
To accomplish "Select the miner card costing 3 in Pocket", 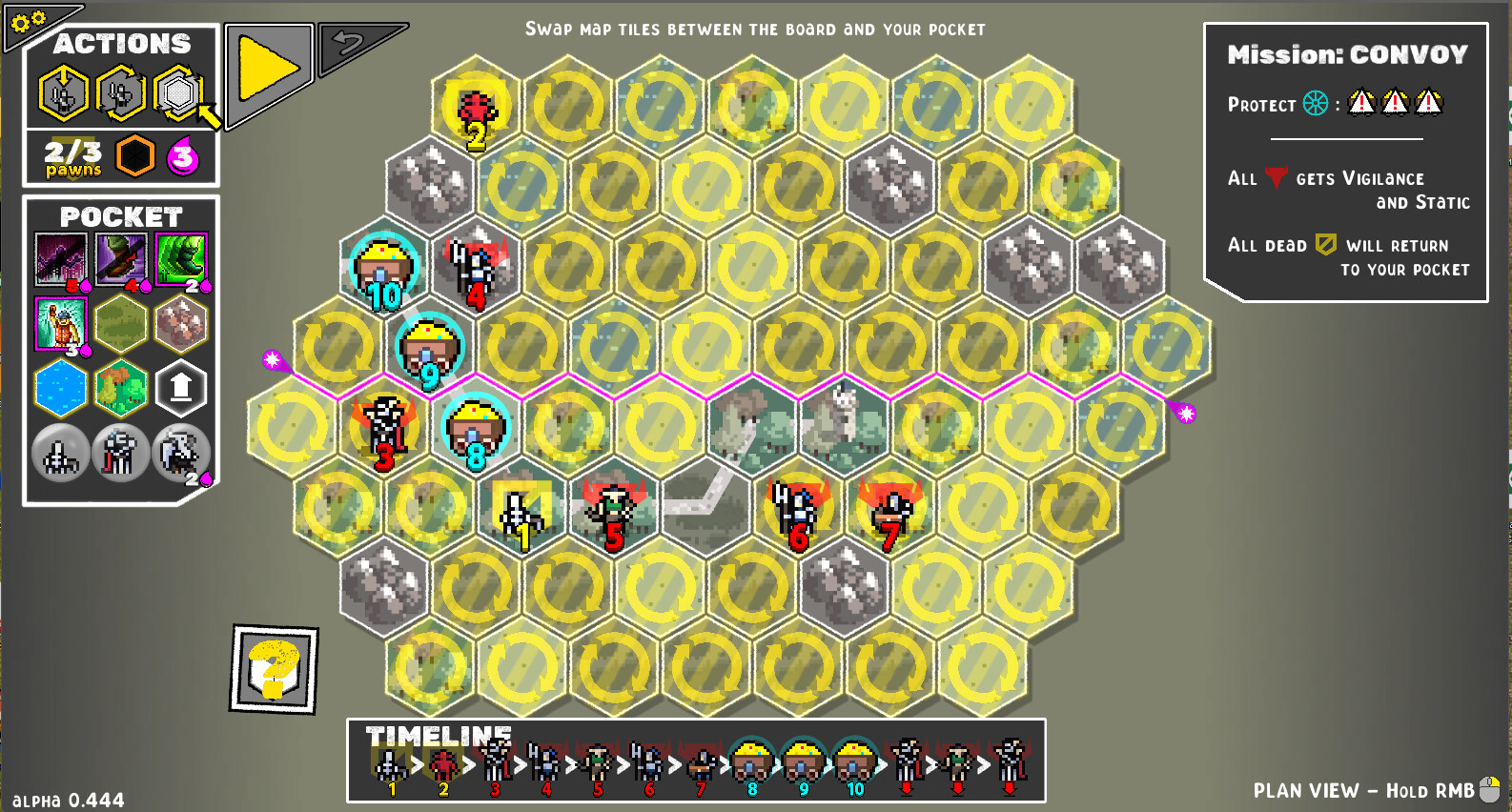I will tap(60, 324).
